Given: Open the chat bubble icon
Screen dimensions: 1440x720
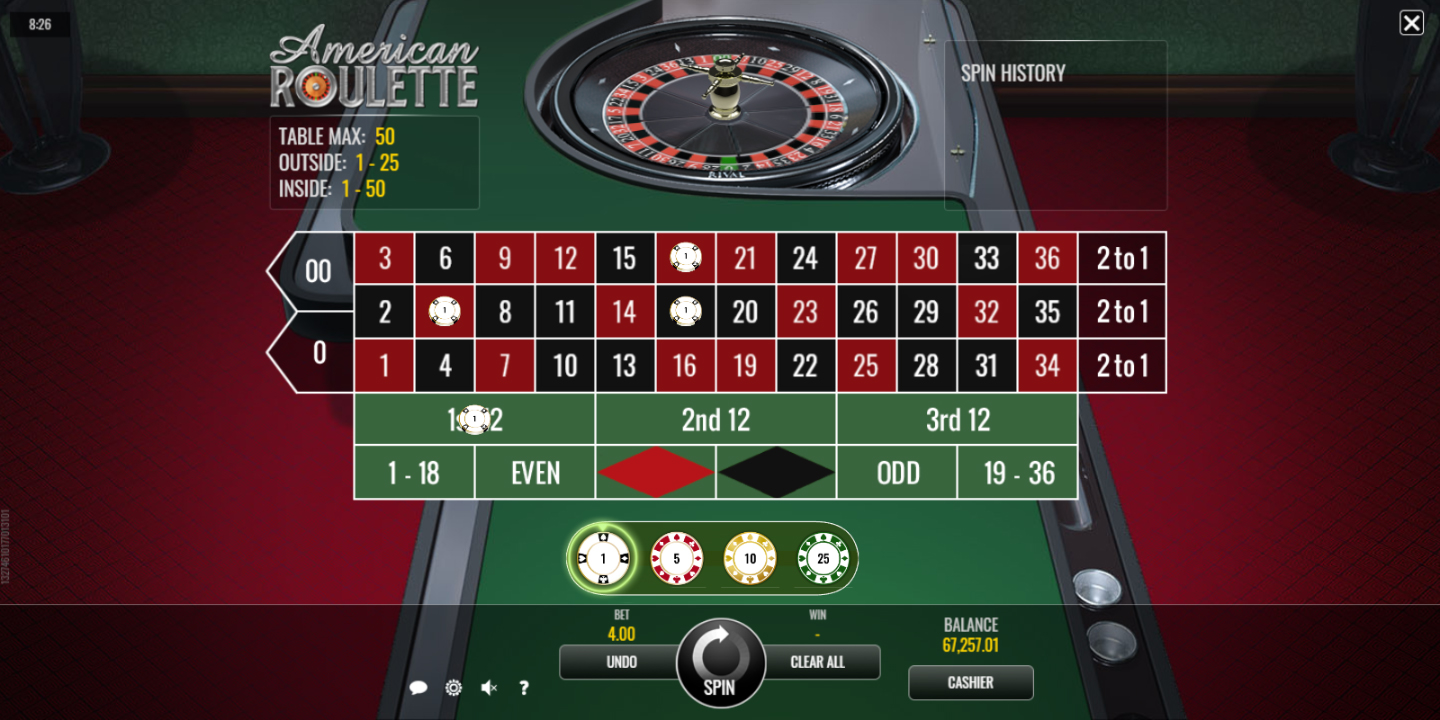Looking at the screenshot, I should coord(419,688).
